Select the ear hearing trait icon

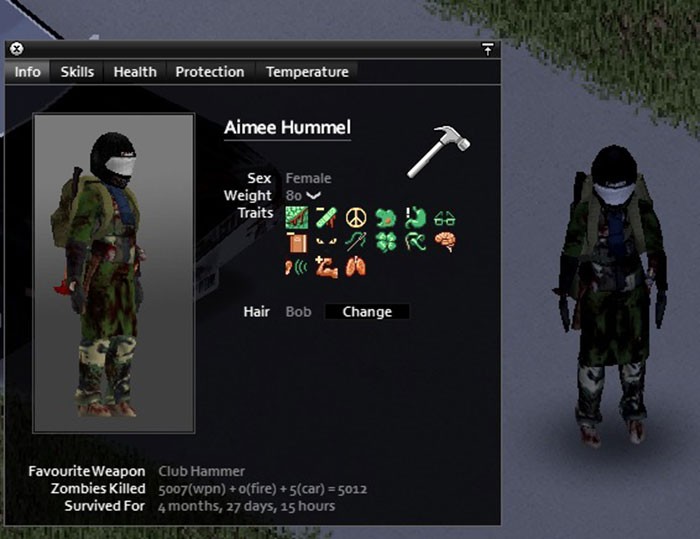(296, 267)
